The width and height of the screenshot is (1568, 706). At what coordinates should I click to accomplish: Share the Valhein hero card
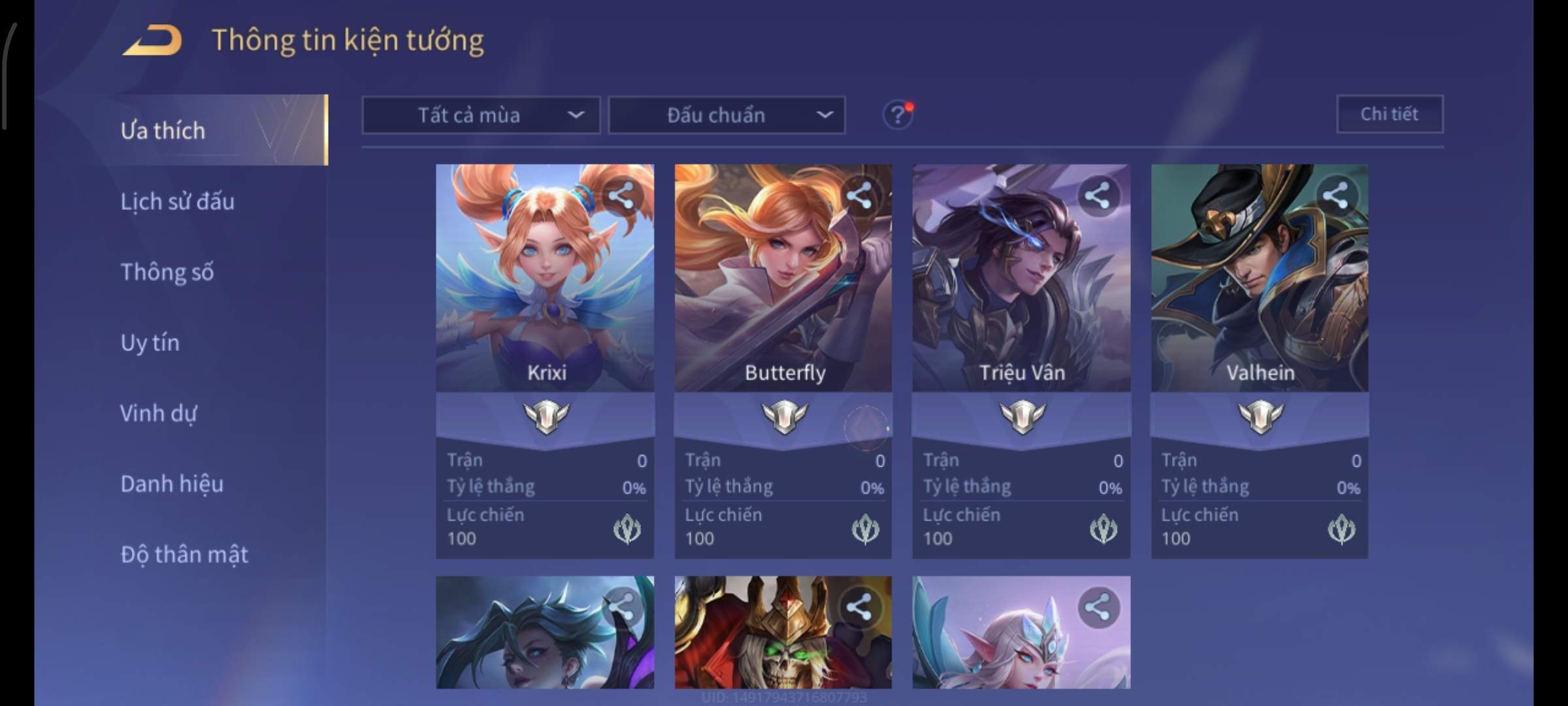click(x=1335, y=195)
